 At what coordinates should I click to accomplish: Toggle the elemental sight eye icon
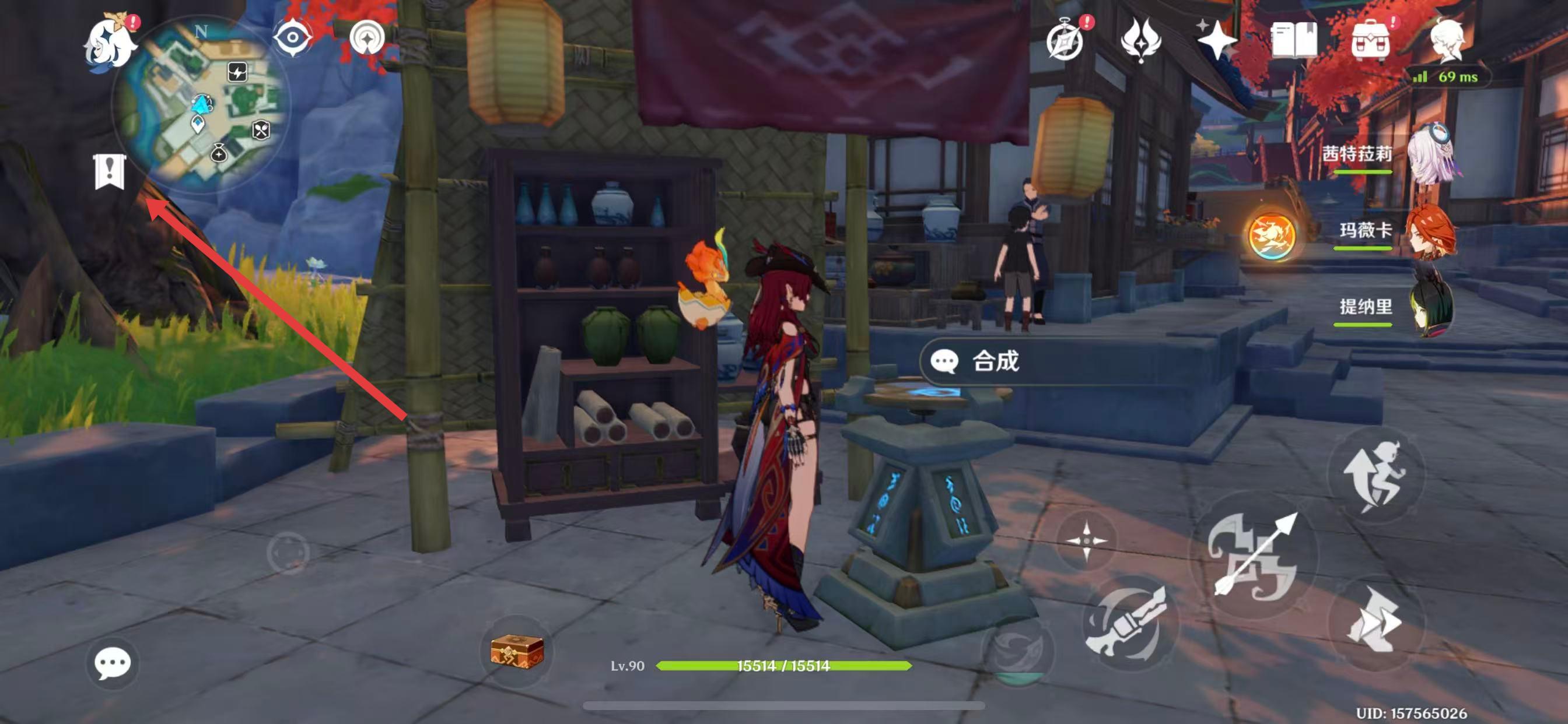click(x=292, y=38)
